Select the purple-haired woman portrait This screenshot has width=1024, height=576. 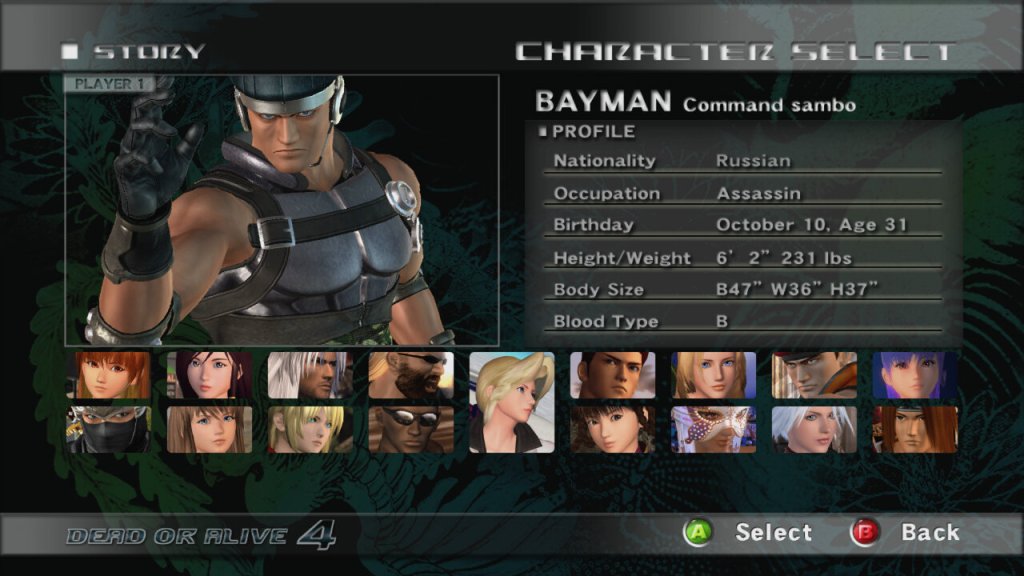[915, 375]
